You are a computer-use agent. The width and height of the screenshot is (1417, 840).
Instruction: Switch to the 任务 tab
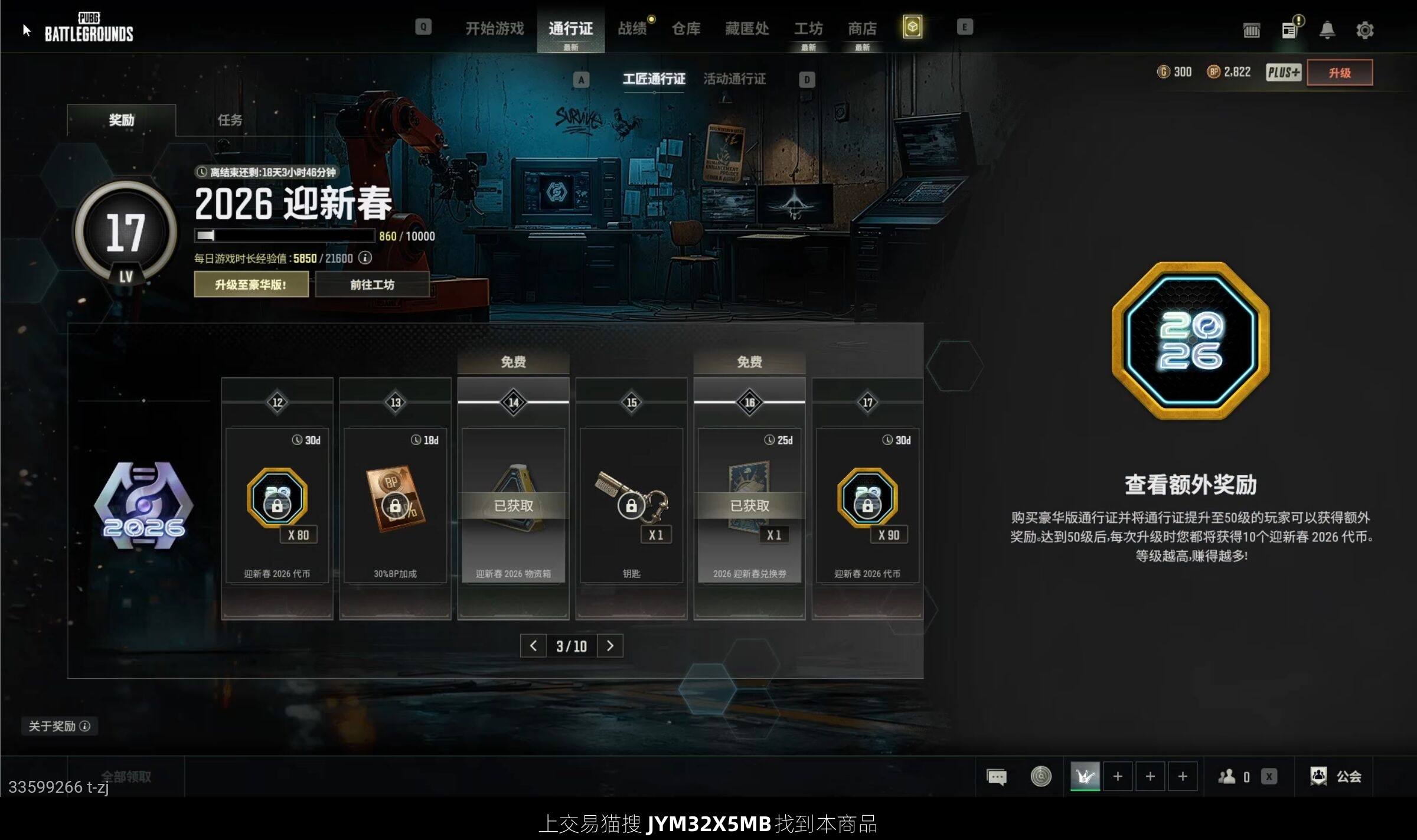click(x=230, y=120)
